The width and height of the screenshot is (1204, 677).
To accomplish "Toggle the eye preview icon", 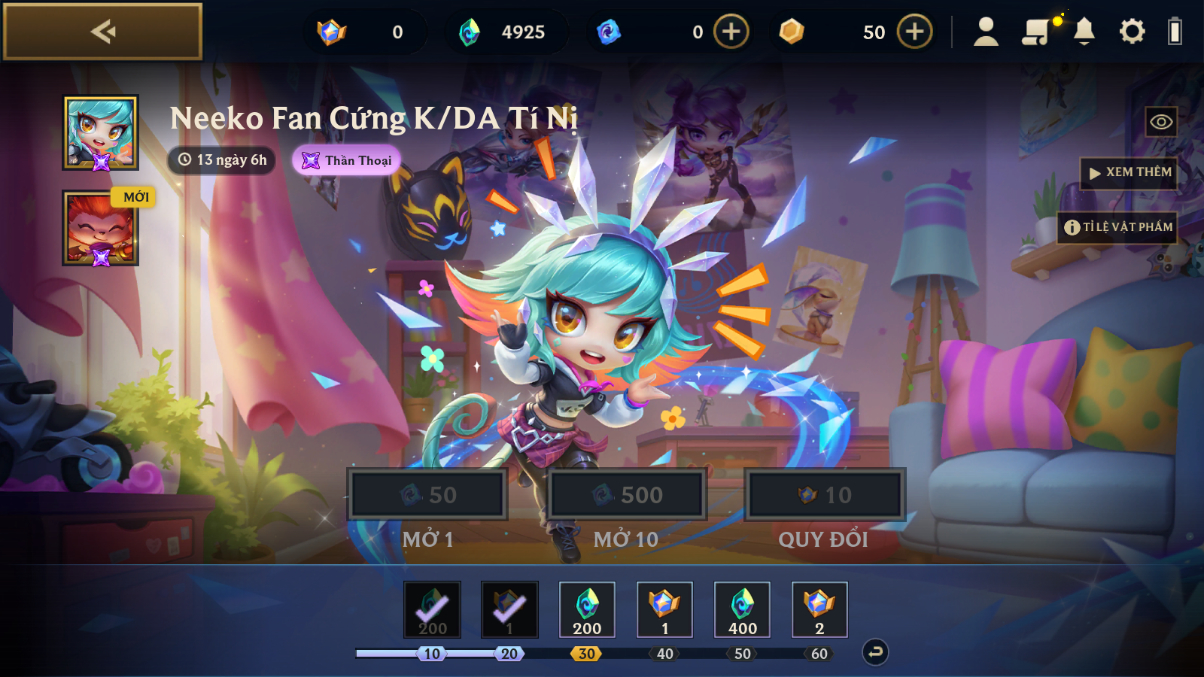I will pyautogui.click(x=1161, y=122).
